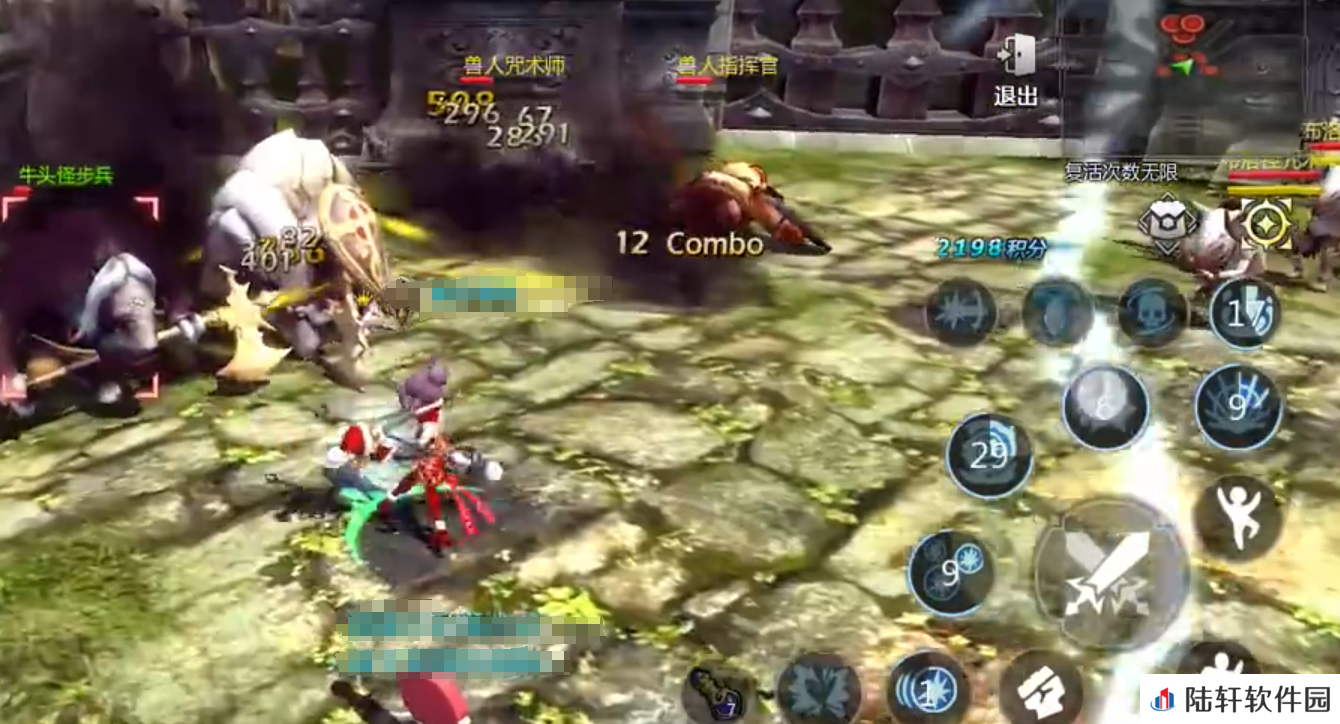The image size is (1340, 724).
Task: Use the skill showing 6 cooldown
Action: [x=1105, y=407]
